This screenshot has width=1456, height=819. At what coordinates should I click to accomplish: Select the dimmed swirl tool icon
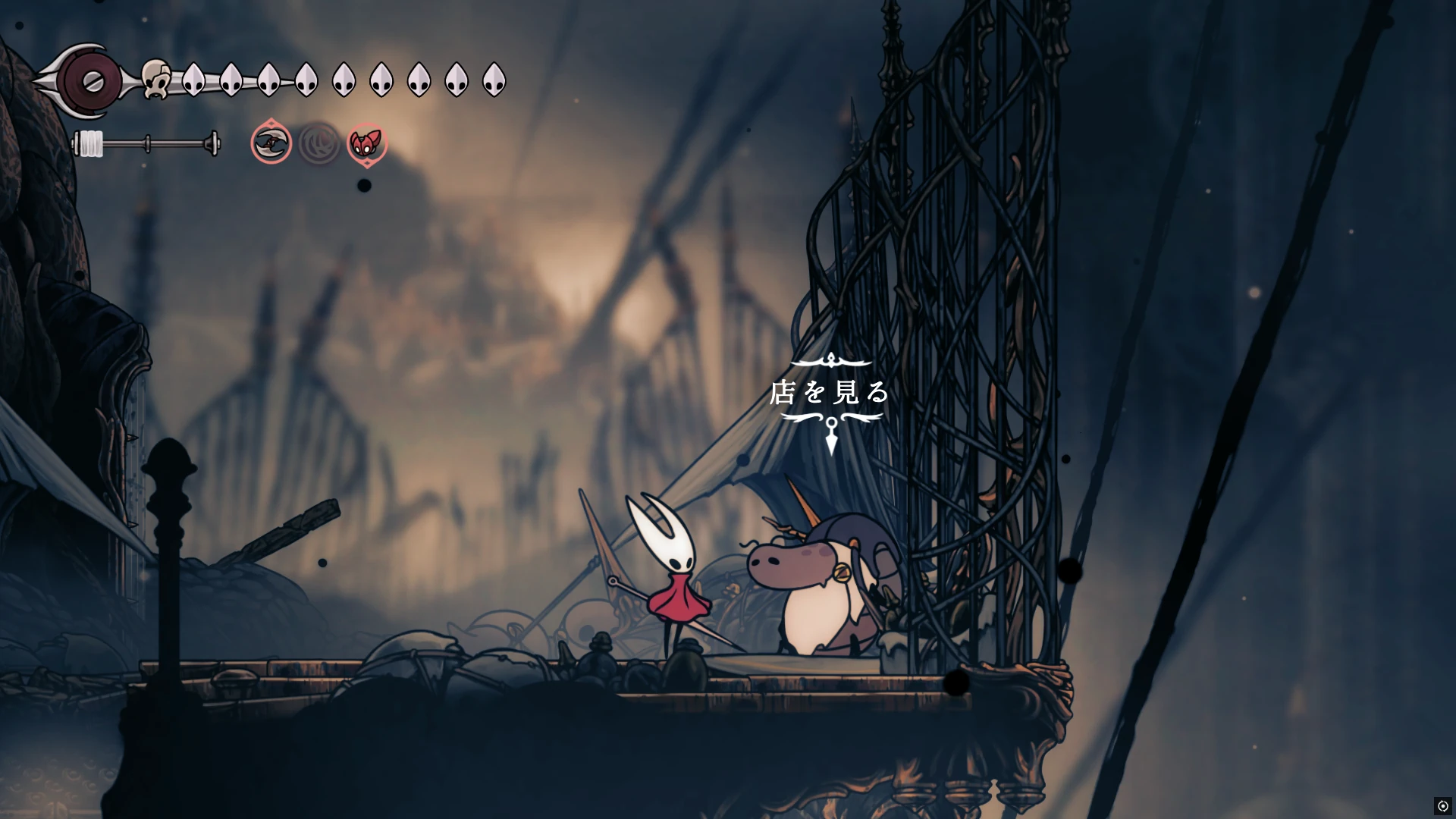click(x=319, y=143)
